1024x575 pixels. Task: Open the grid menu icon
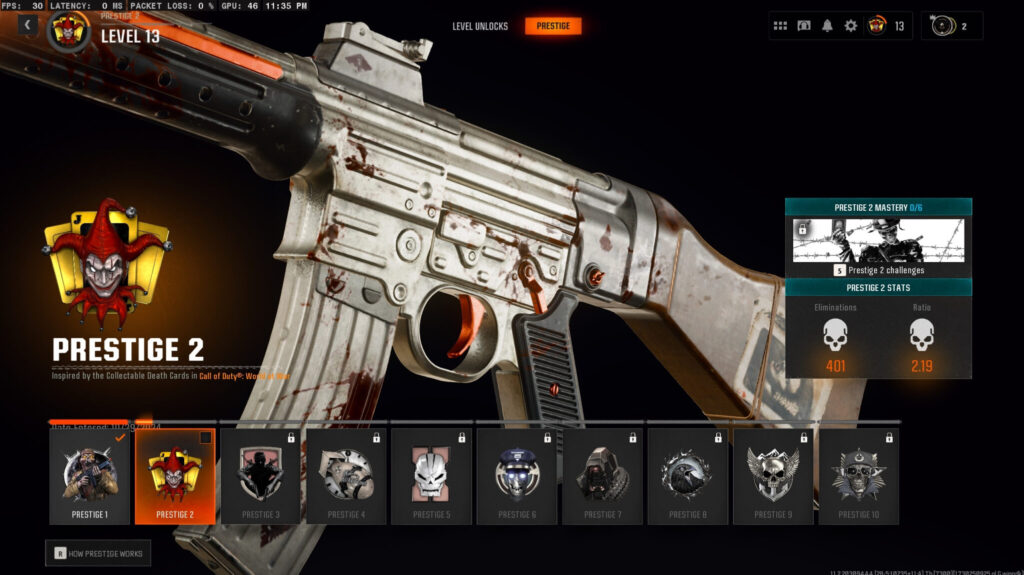781,26
